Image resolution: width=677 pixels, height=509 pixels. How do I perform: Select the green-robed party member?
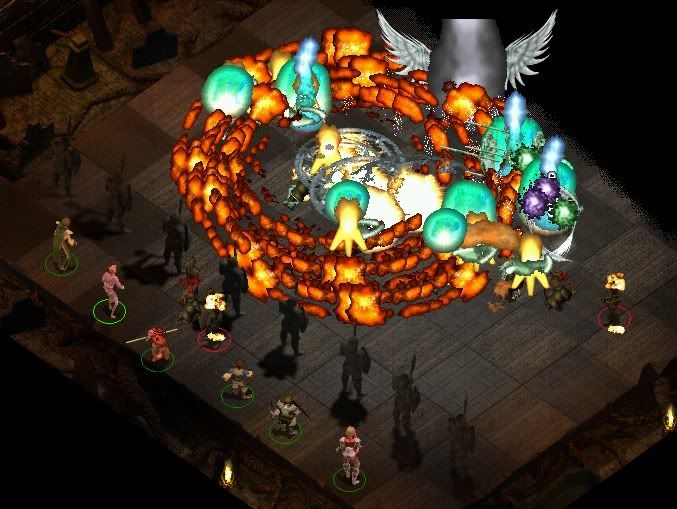click(x=63, y=243)
